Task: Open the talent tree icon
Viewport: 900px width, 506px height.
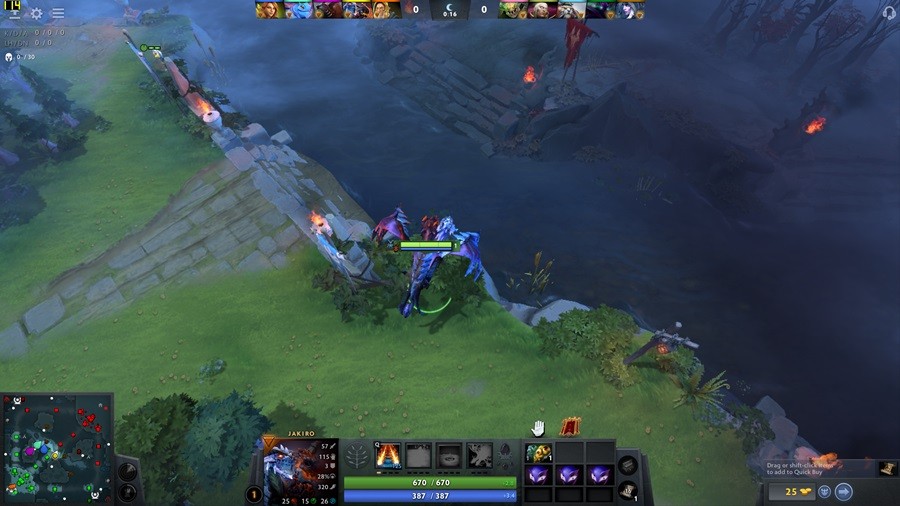Action: pyautogui.click(x=358, y=457)
